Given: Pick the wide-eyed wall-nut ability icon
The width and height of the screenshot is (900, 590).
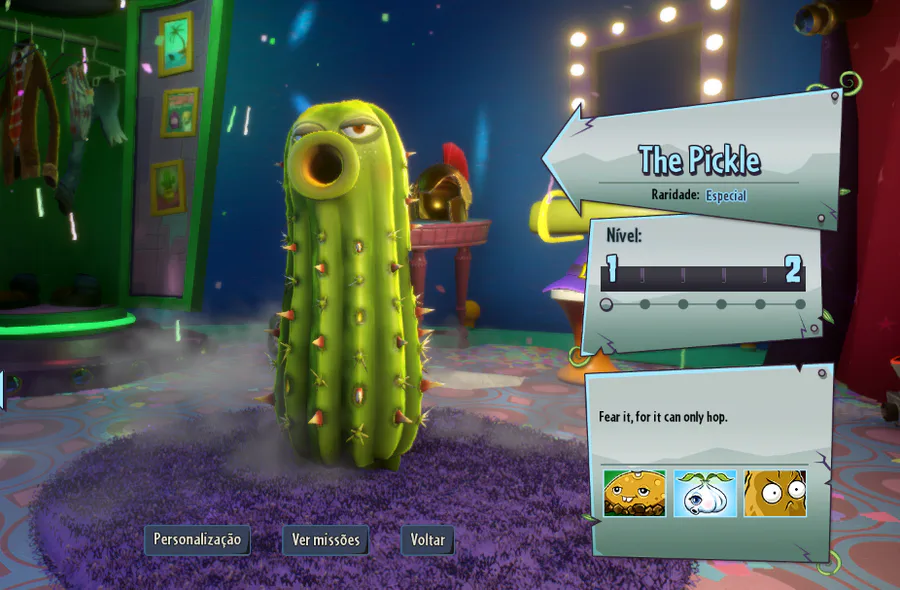Looking at the screenshot, I should pyautogui.click(x=775, y=493).
